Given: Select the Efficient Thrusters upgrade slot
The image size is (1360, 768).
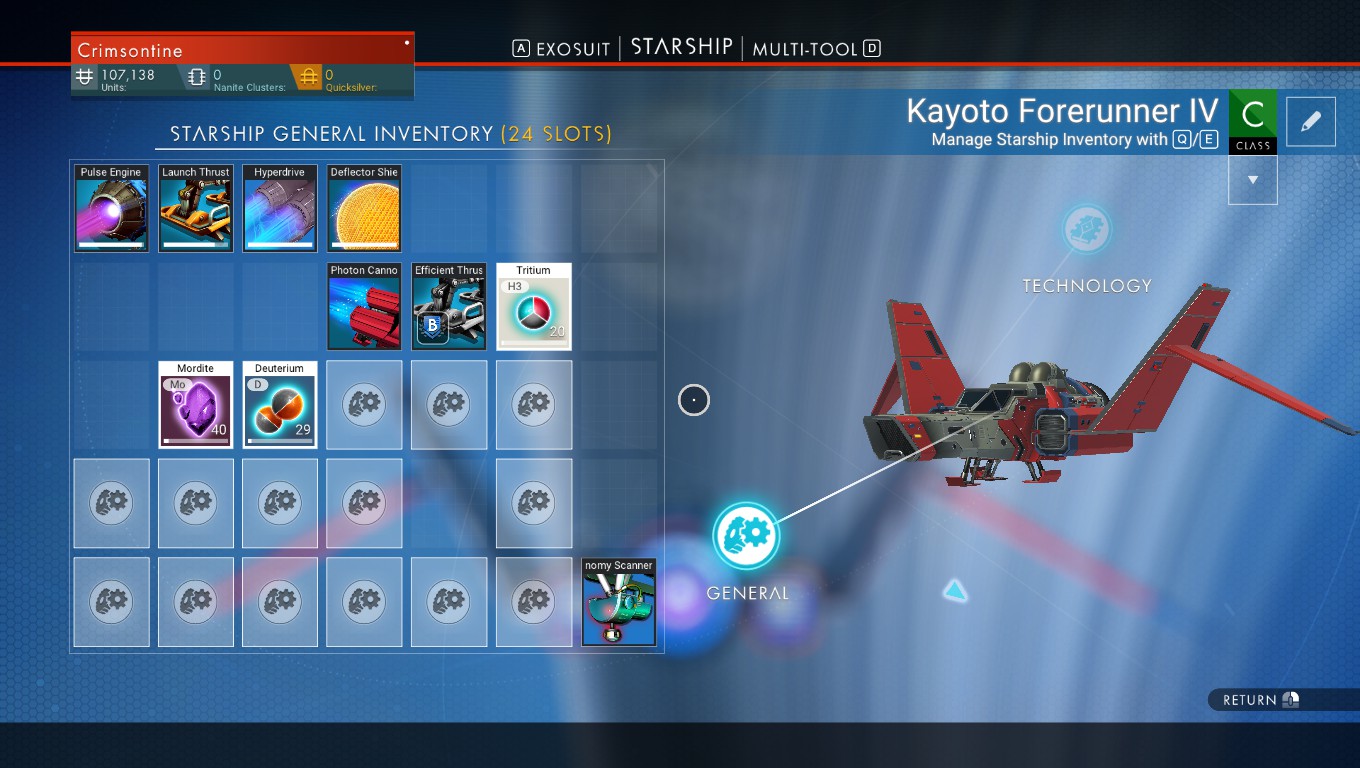Looking at the screenshot, I should (449, 306).
